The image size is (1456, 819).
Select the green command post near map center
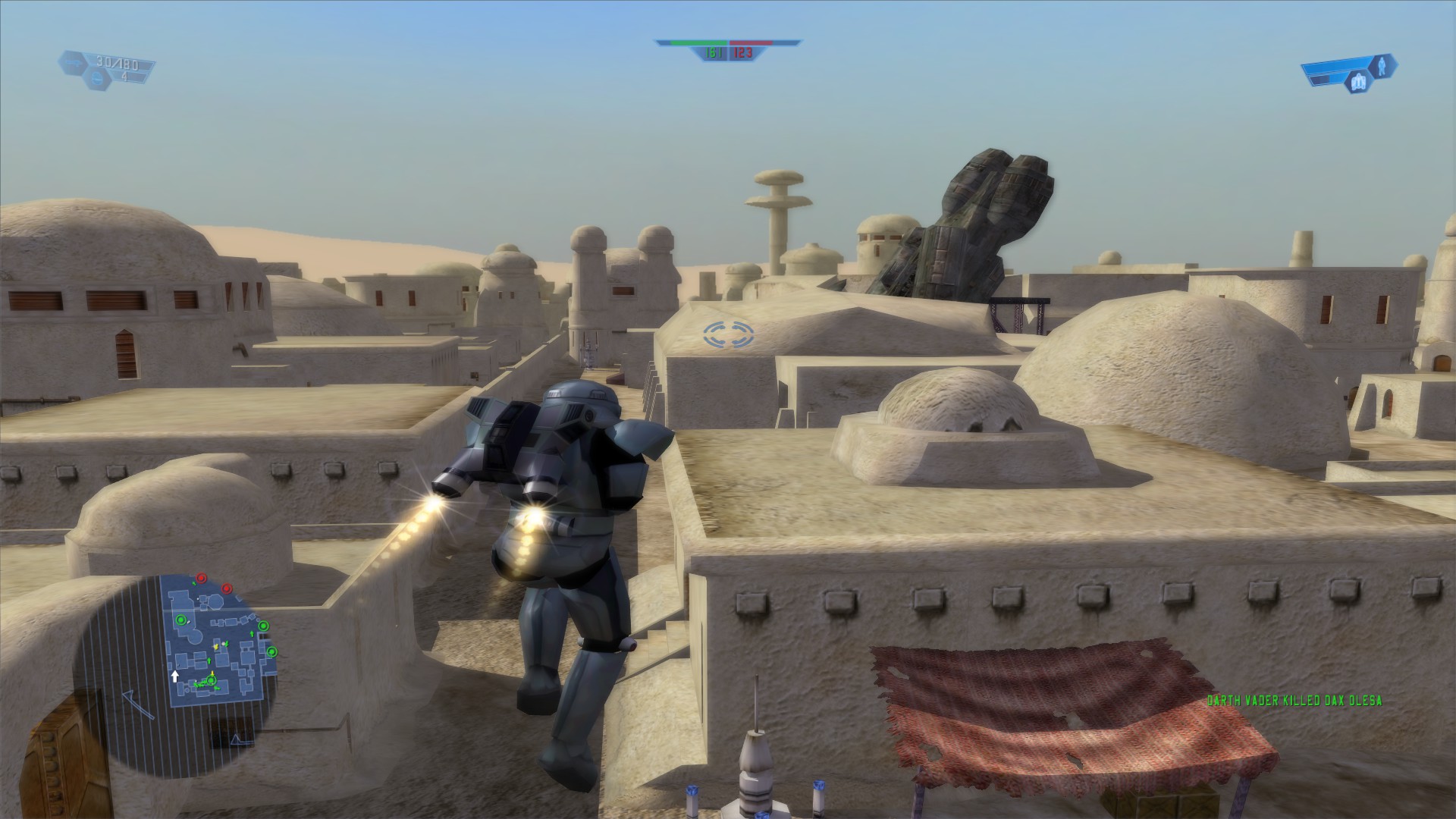212,680
